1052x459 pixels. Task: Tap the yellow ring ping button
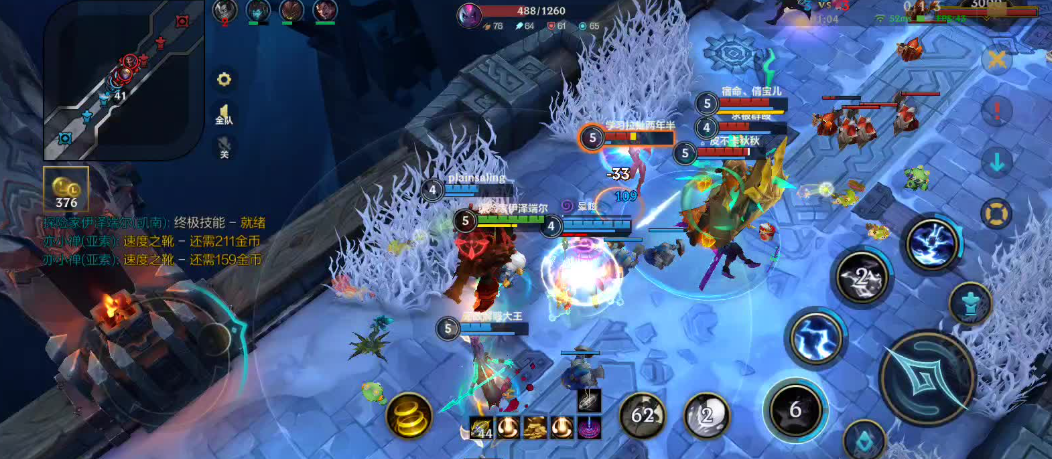point(996,213)
